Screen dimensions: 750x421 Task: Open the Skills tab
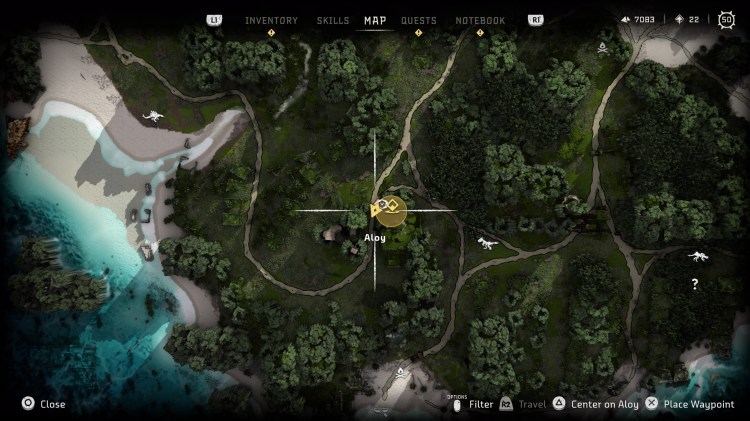333,20
